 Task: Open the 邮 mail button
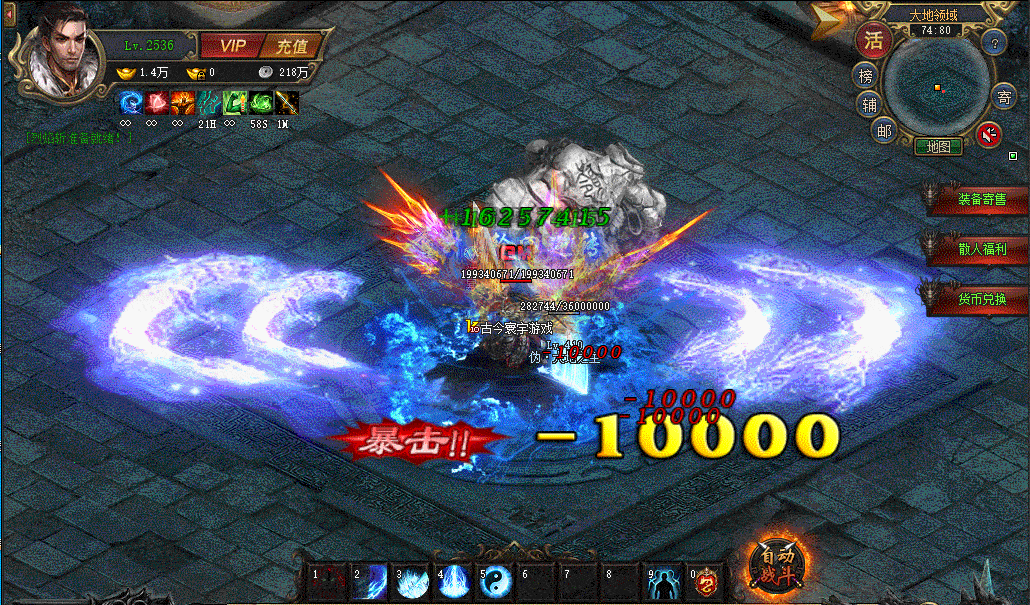click(x=883, y=130)
